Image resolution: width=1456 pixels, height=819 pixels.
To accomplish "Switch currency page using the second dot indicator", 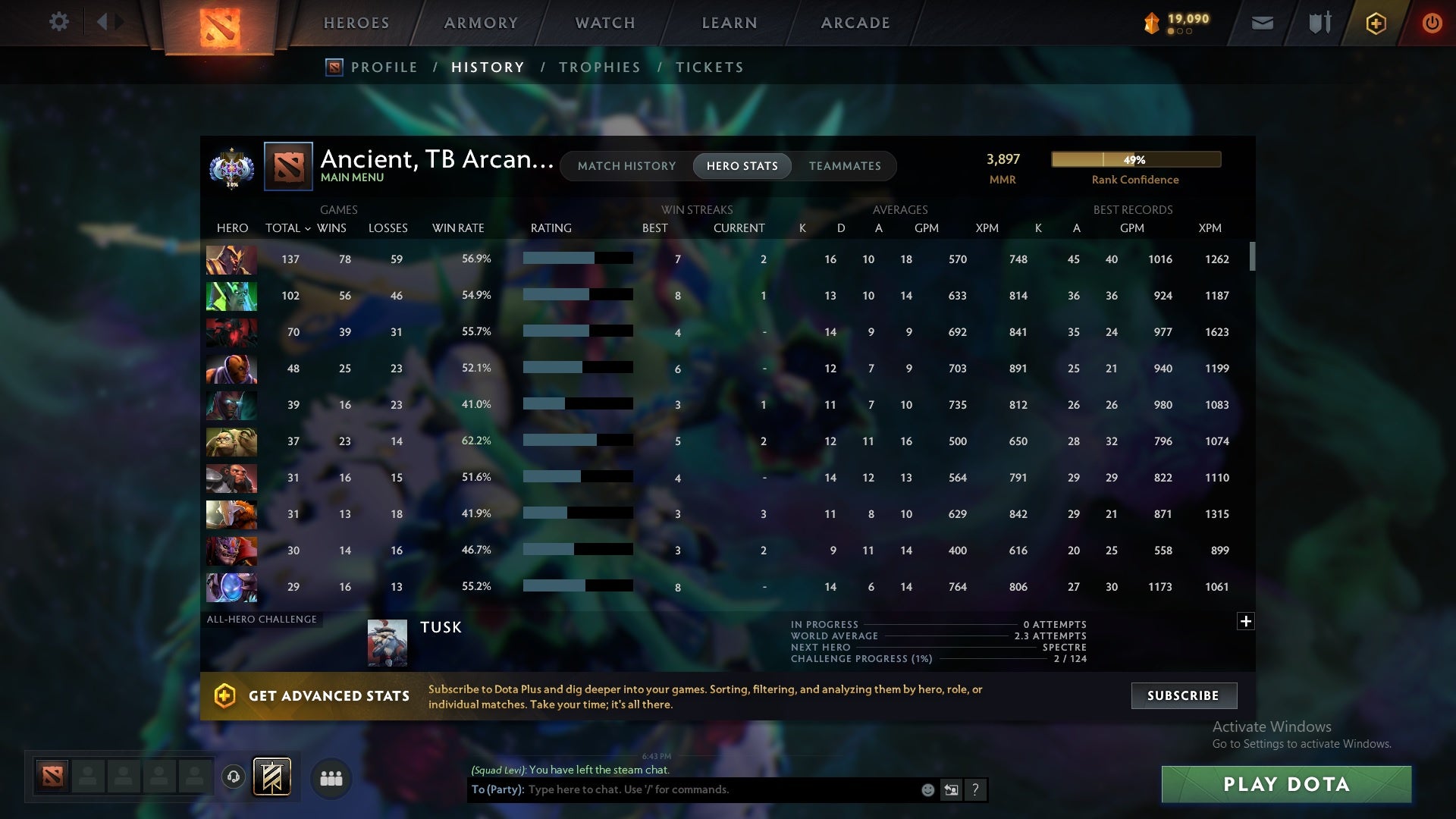I will (x=1181, y=31).
